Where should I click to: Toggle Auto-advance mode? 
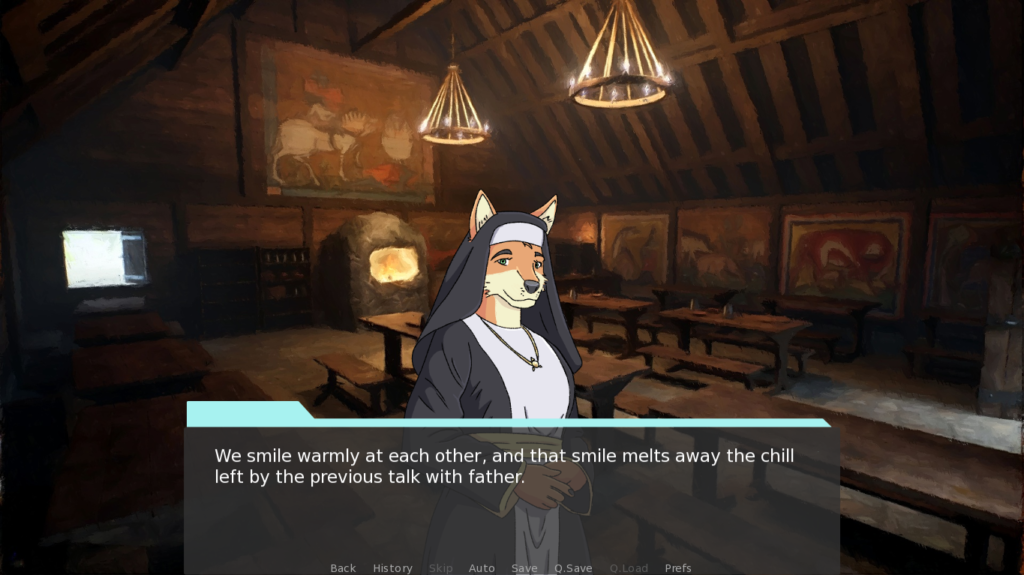(x=482, y=568)
